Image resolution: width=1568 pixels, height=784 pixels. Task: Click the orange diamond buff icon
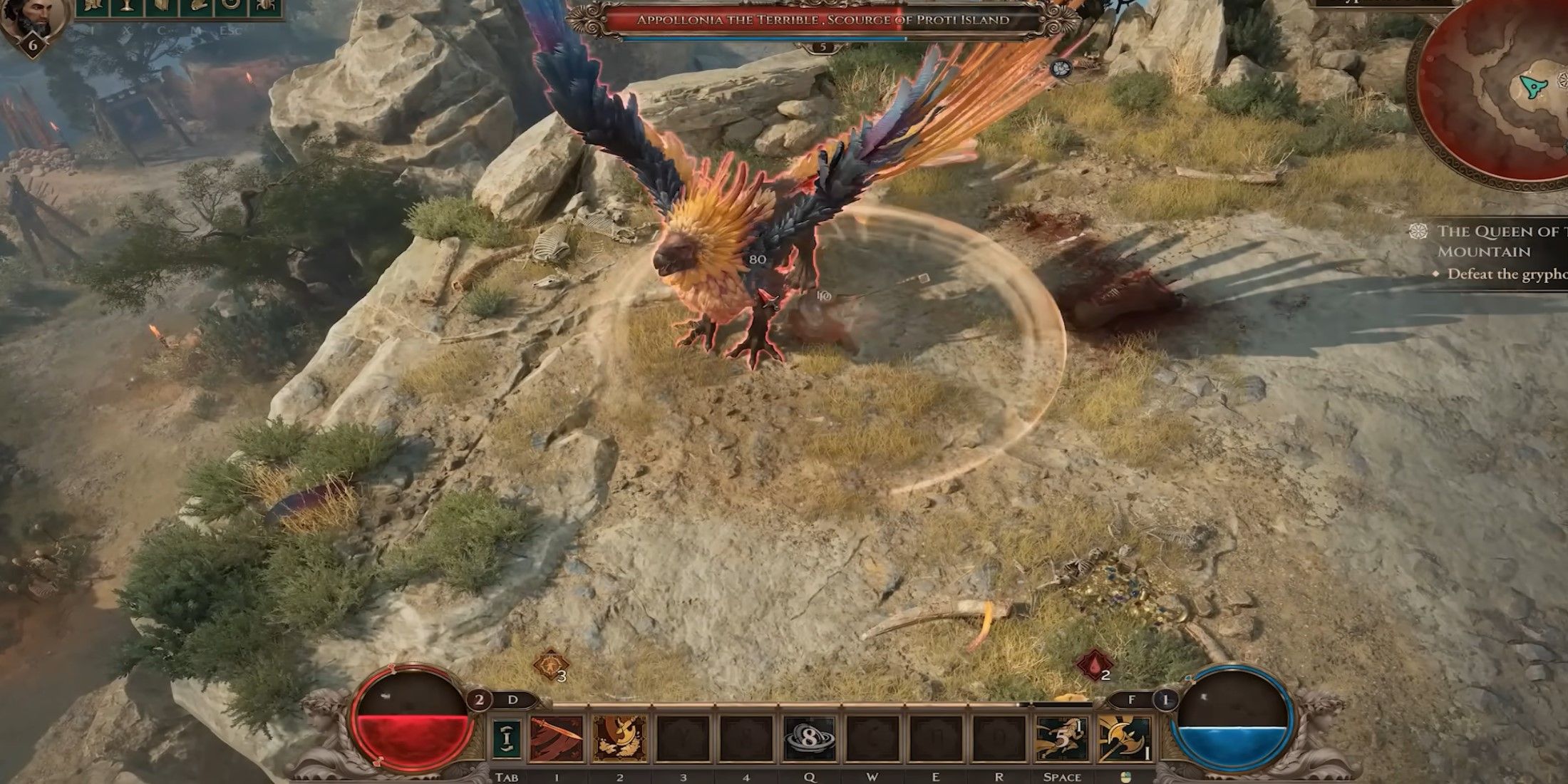[550, 666]
